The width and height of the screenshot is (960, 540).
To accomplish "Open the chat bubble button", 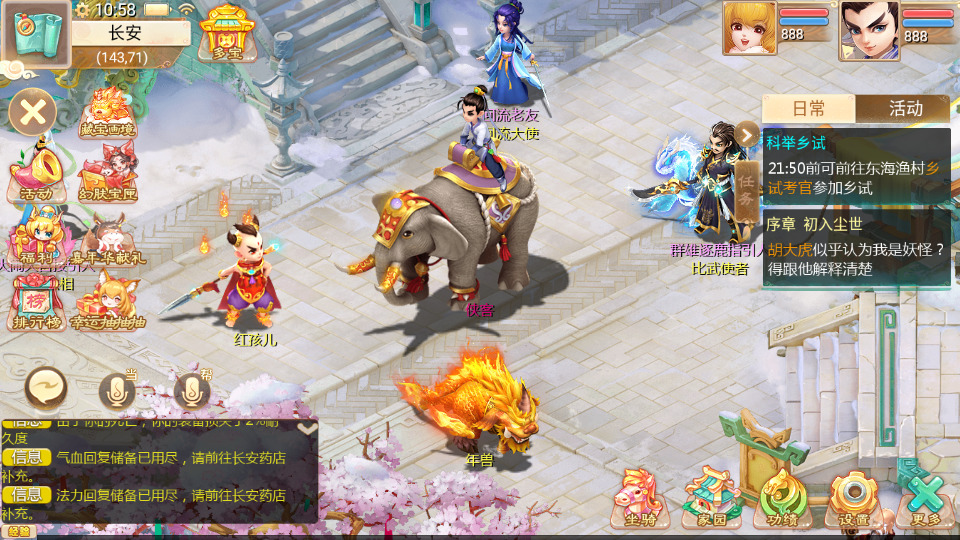I will (46, 385).
